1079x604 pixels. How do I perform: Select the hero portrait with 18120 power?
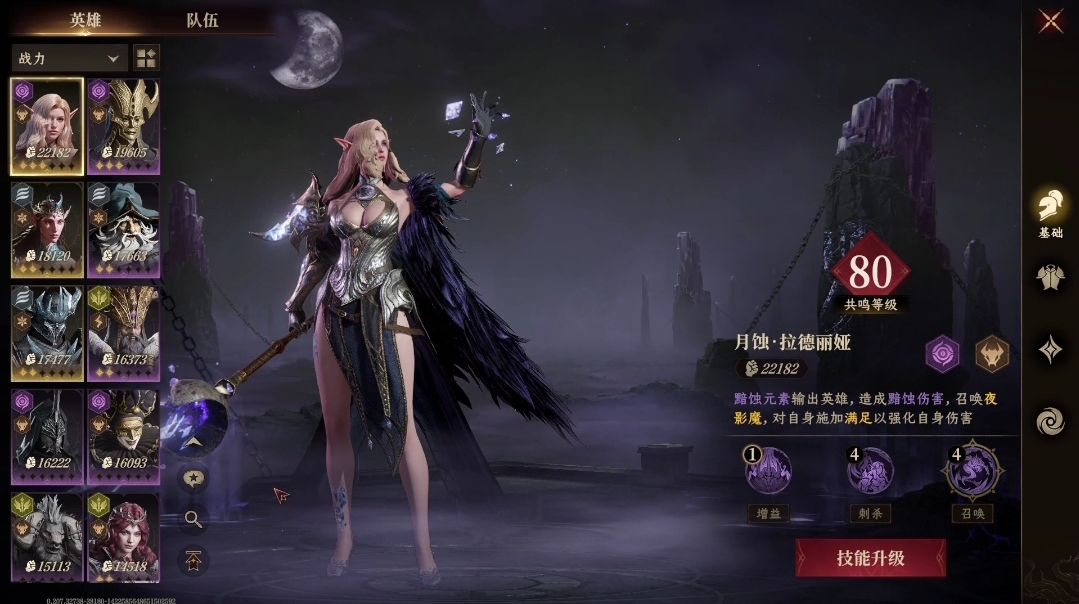click(x=47, y=229)
